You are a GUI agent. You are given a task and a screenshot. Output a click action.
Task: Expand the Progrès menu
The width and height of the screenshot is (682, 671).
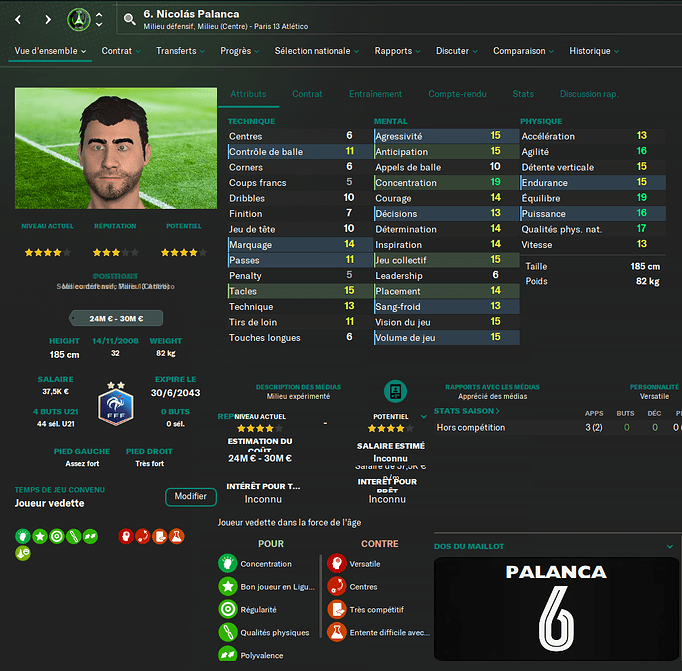tap(241, 51)
